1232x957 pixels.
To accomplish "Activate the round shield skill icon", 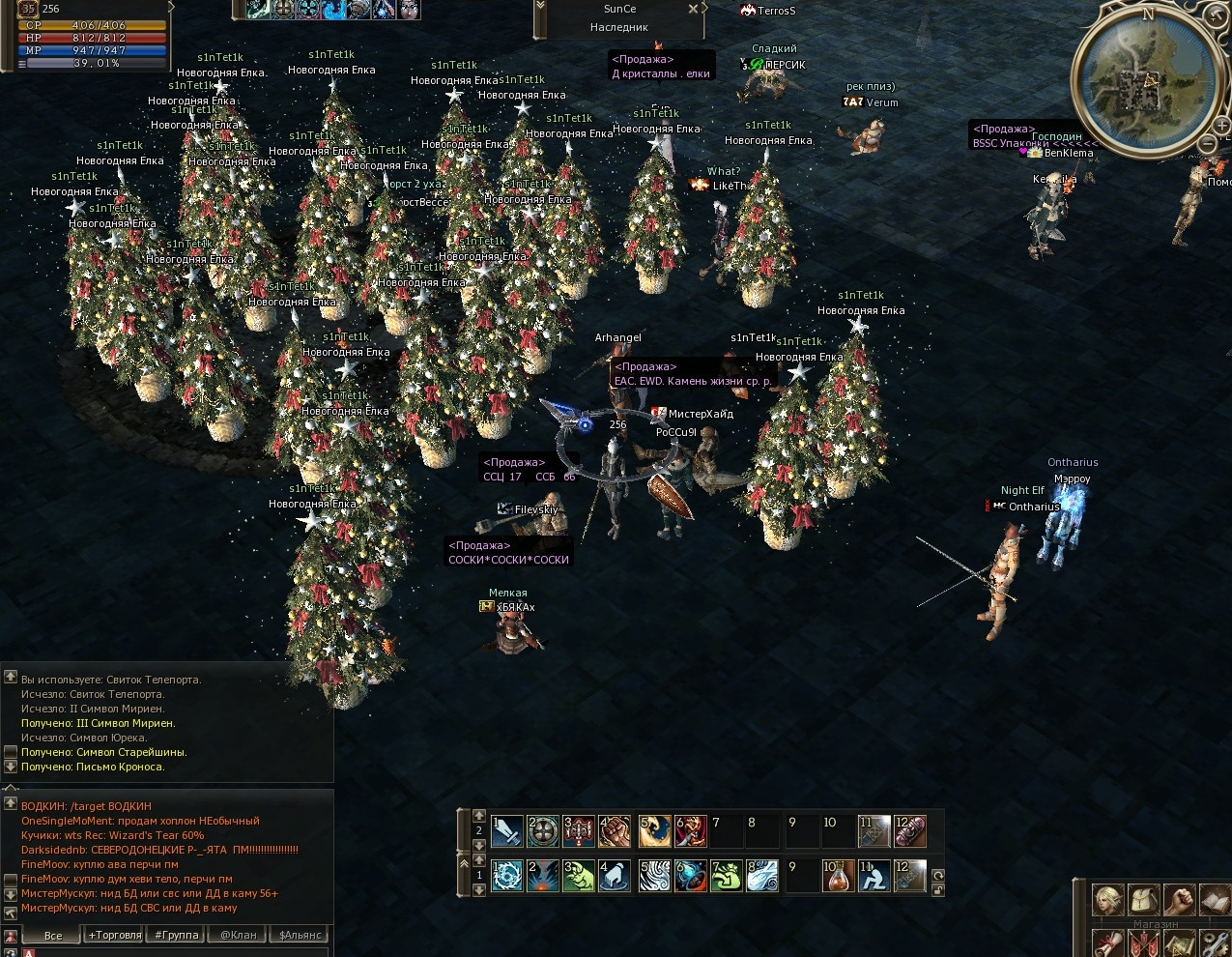I will [x=543, y=830].
